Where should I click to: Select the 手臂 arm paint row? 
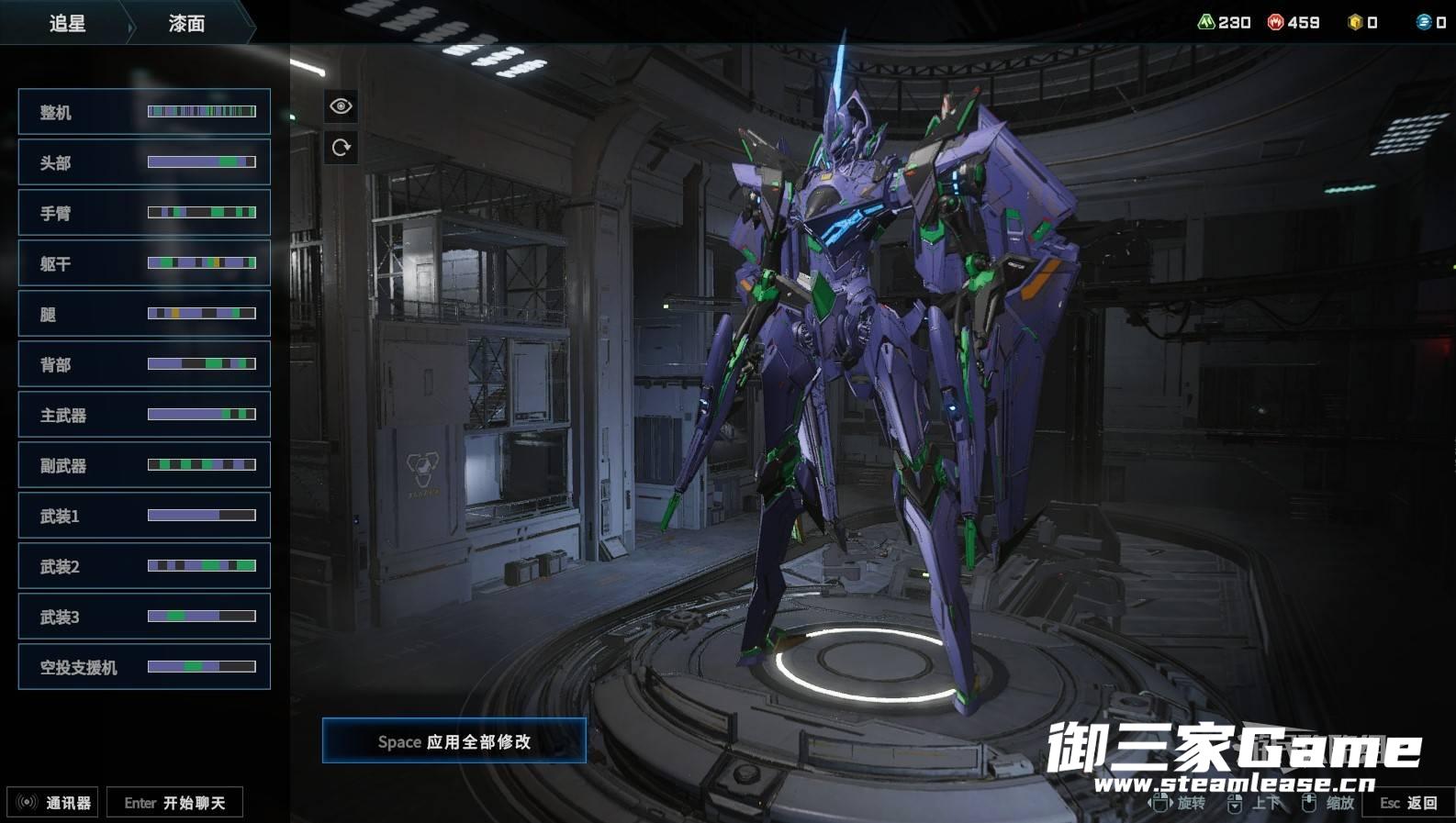click(144, 213)
